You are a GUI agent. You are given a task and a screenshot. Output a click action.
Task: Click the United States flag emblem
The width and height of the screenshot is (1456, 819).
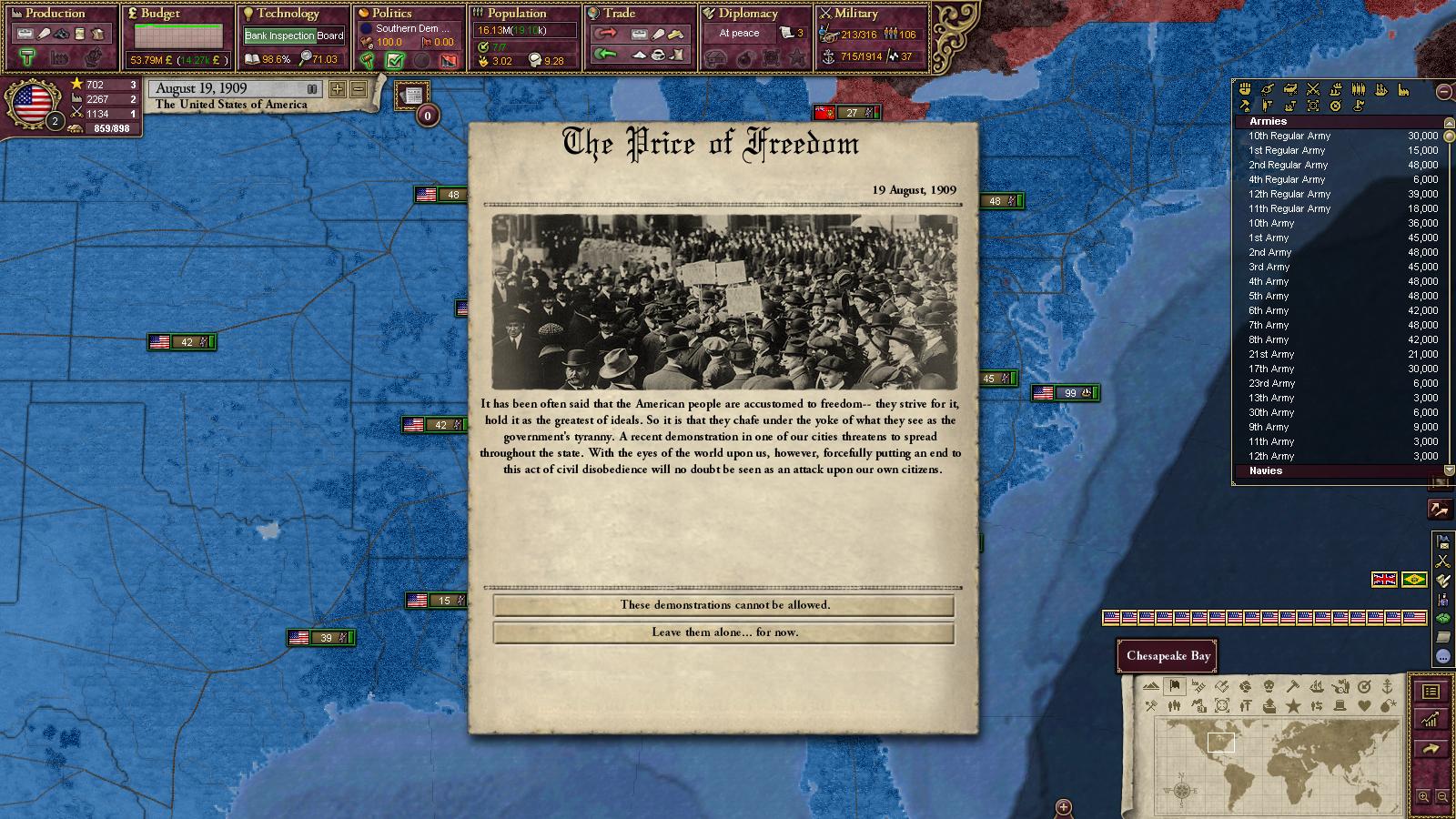(35, 104)
